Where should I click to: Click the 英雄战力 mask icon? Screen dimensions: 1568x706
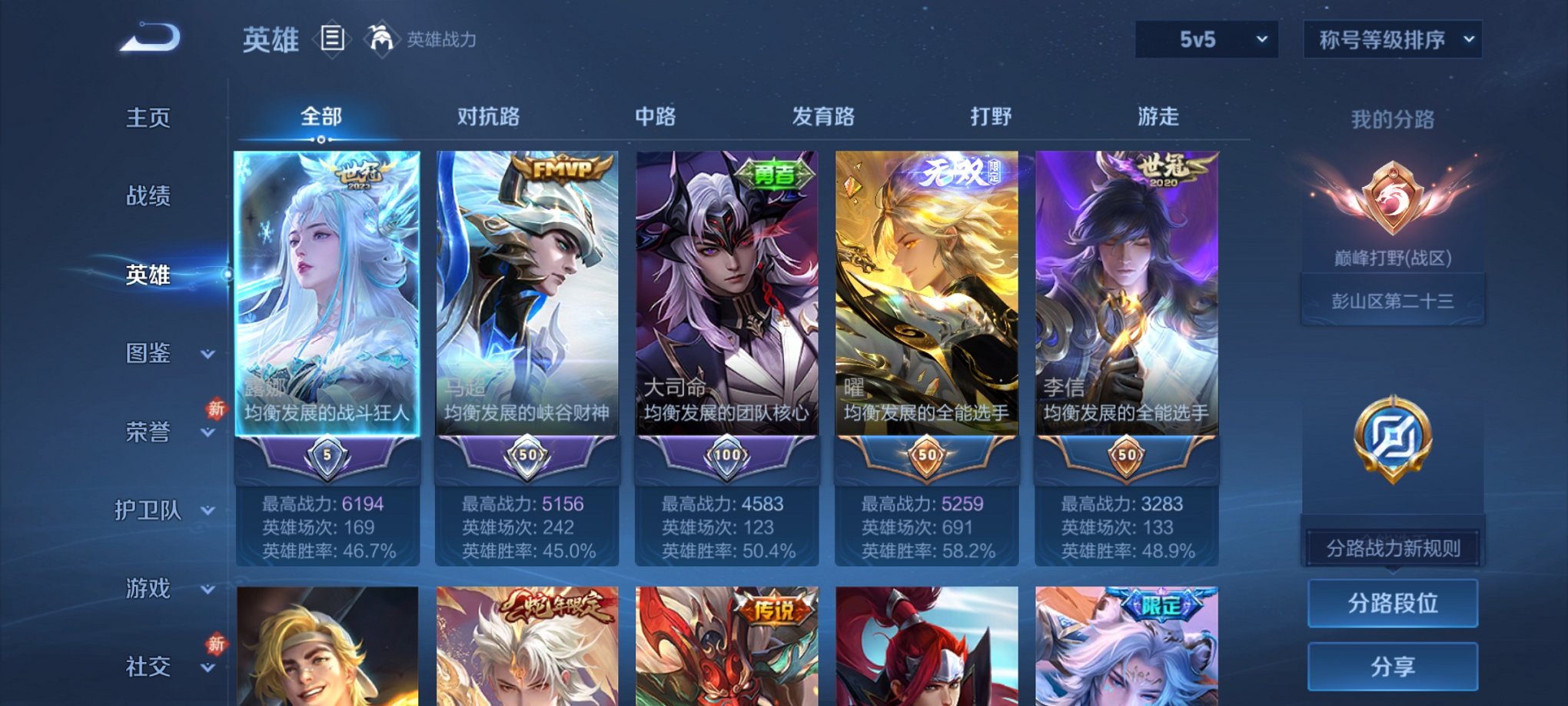tap(382, 37)
